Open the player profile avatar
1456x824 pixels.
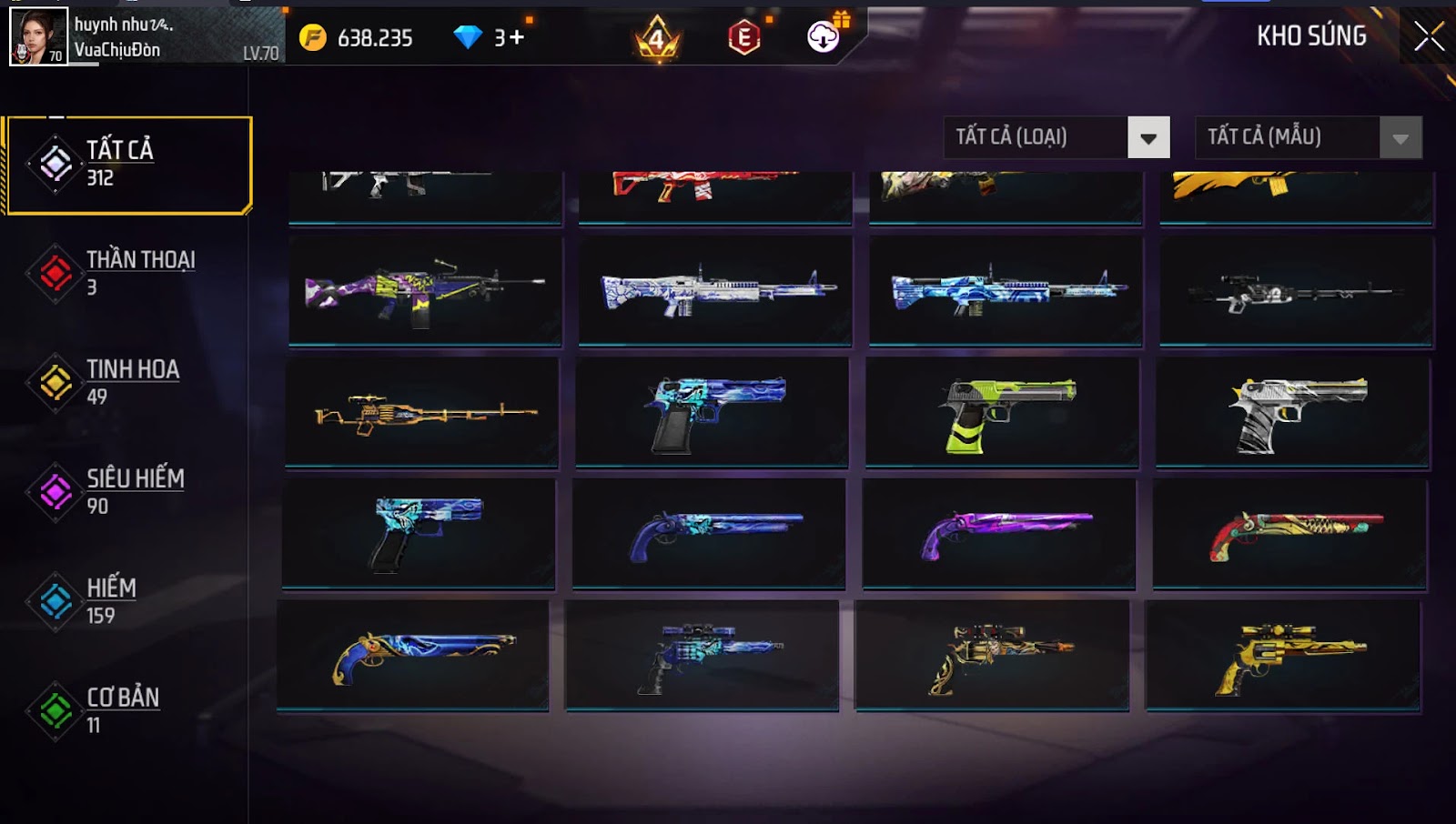[x=38, y=36]
